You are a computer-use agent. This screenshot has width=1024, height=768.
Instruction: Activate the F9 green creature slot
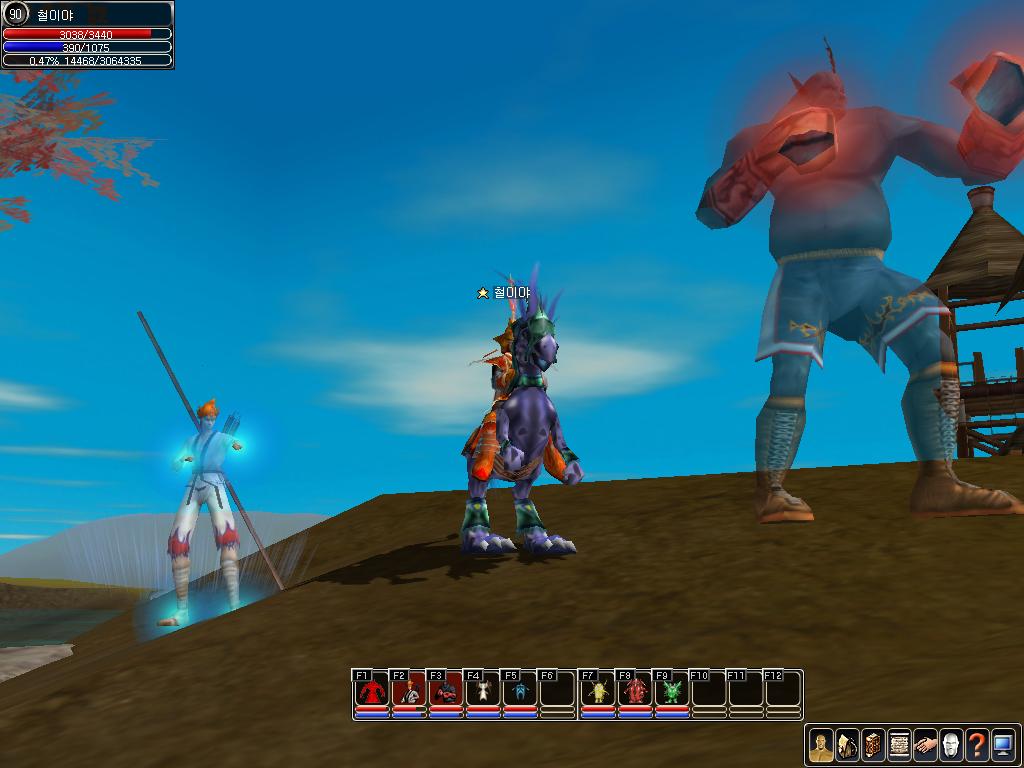[x=672, y=690]
